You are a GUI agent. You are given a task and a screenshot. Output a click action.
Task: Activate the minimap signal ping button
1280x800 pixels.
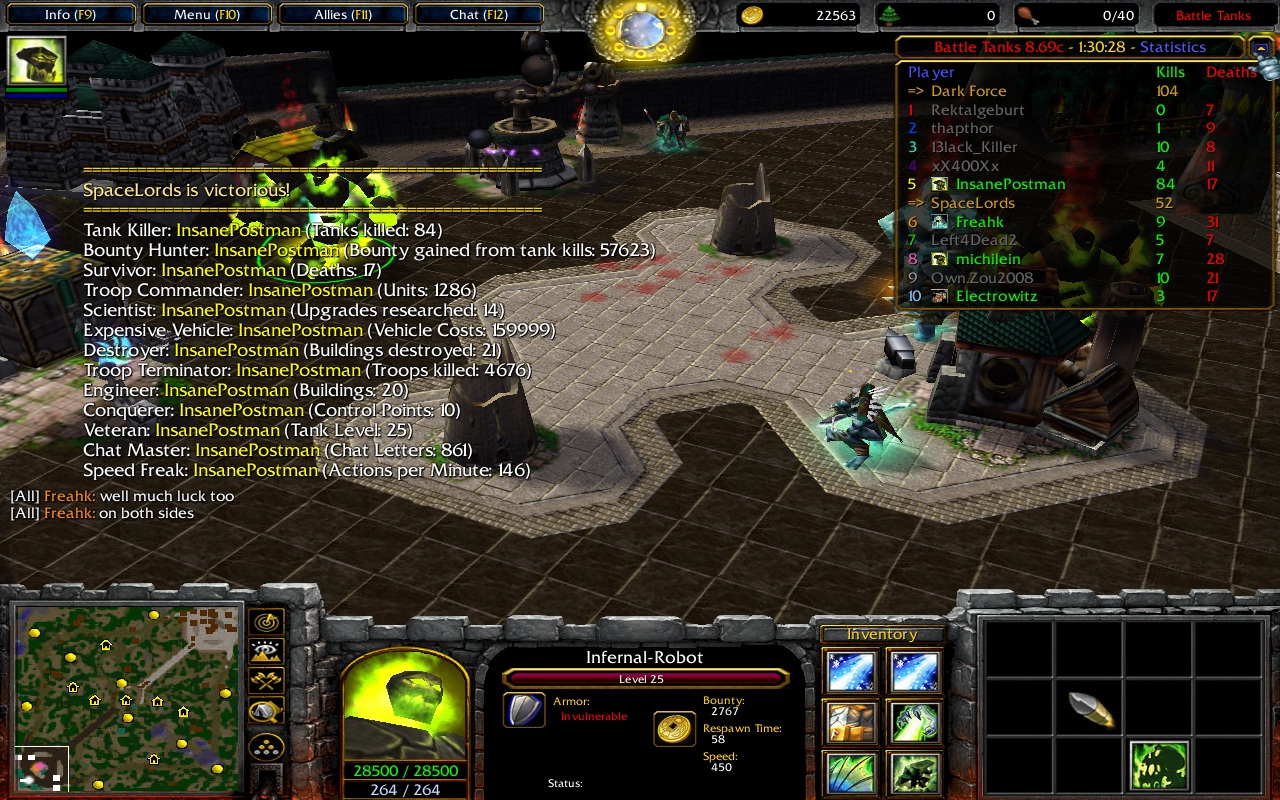pos(267,622)
